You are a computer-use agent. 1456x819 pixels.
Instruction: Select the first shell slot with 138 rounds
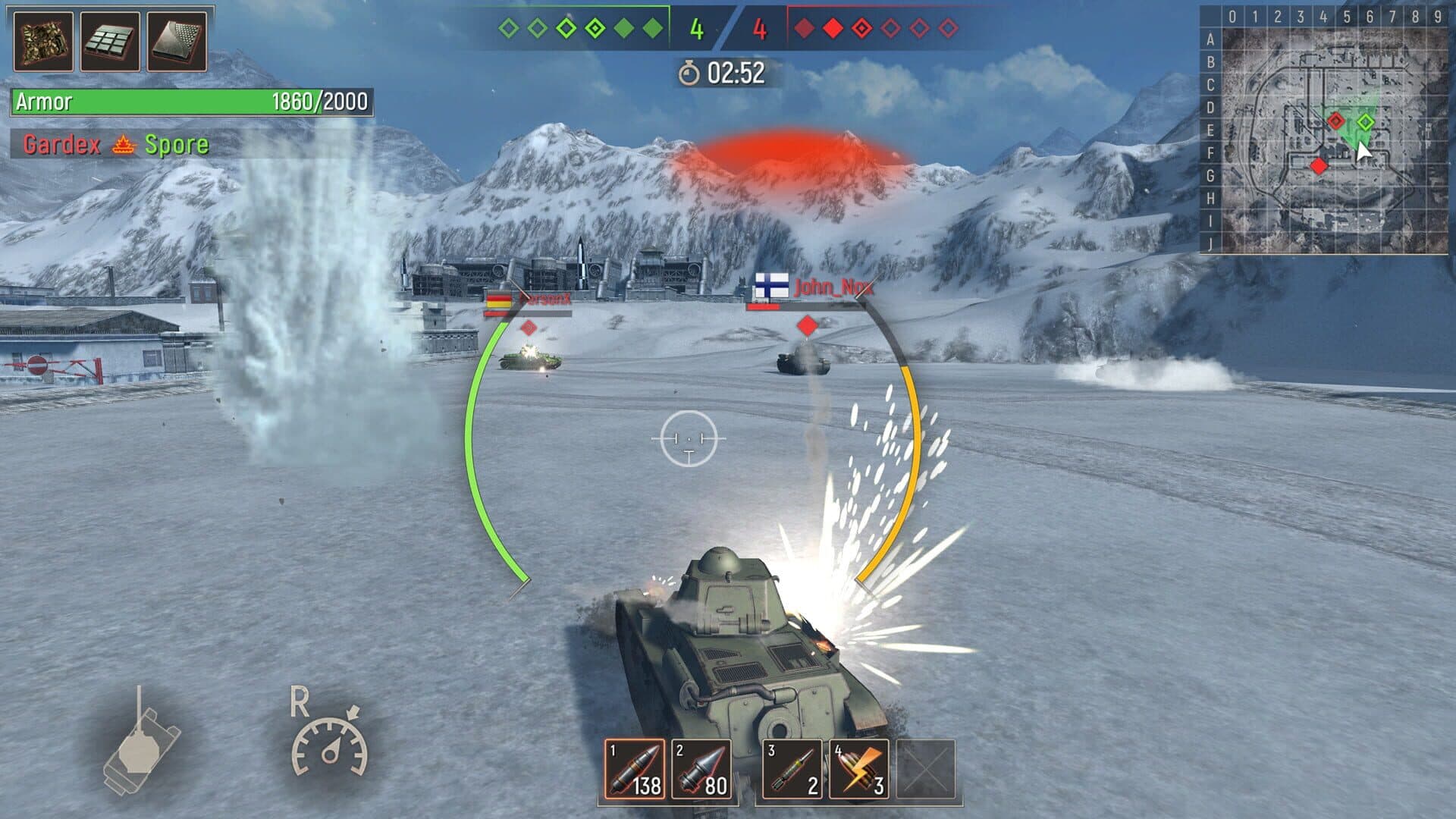(635, 769)
